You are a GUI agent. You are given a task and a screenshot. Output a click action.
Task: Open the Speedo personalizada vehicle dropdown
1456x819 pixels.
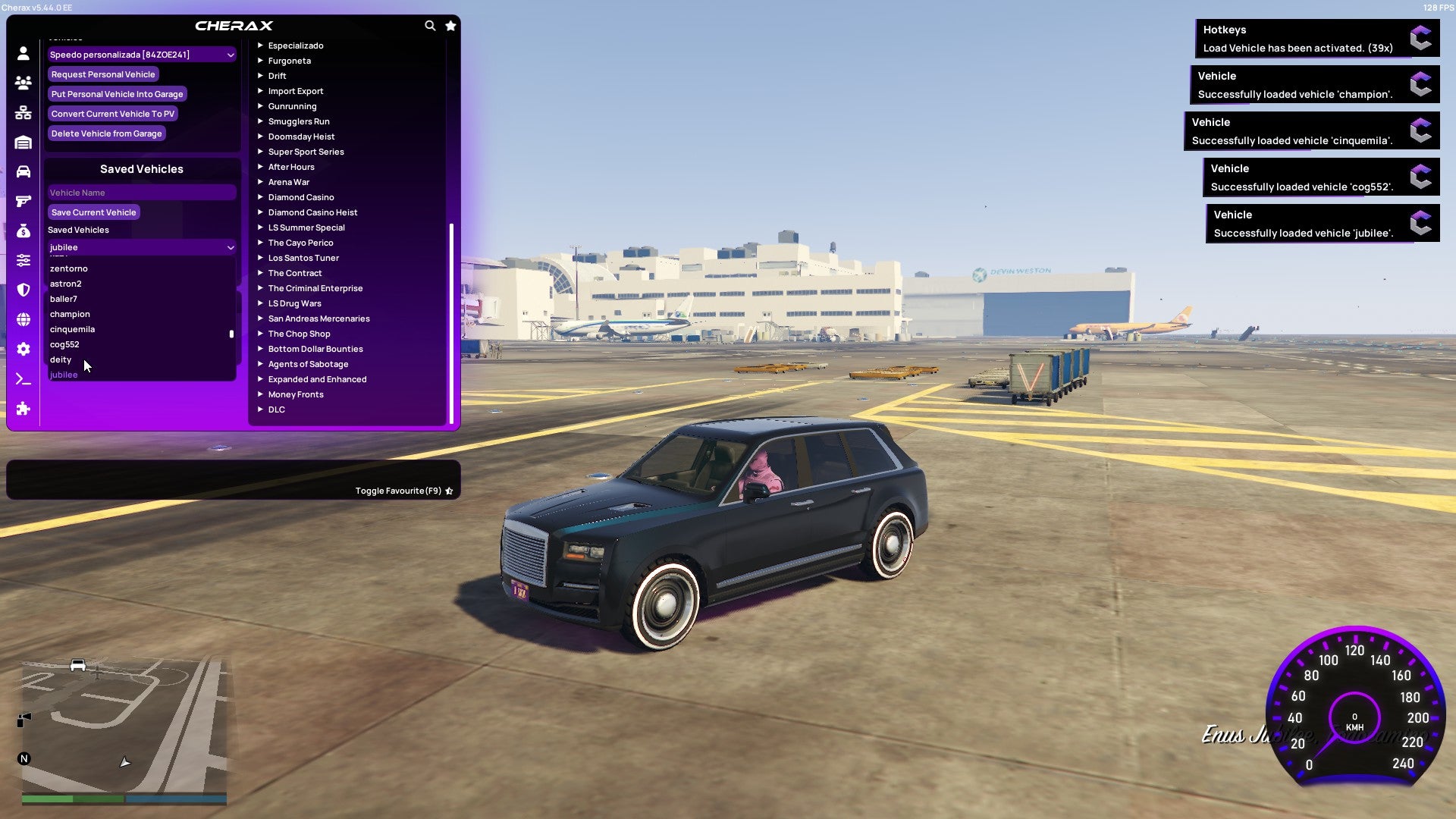(x=141, y=54)
